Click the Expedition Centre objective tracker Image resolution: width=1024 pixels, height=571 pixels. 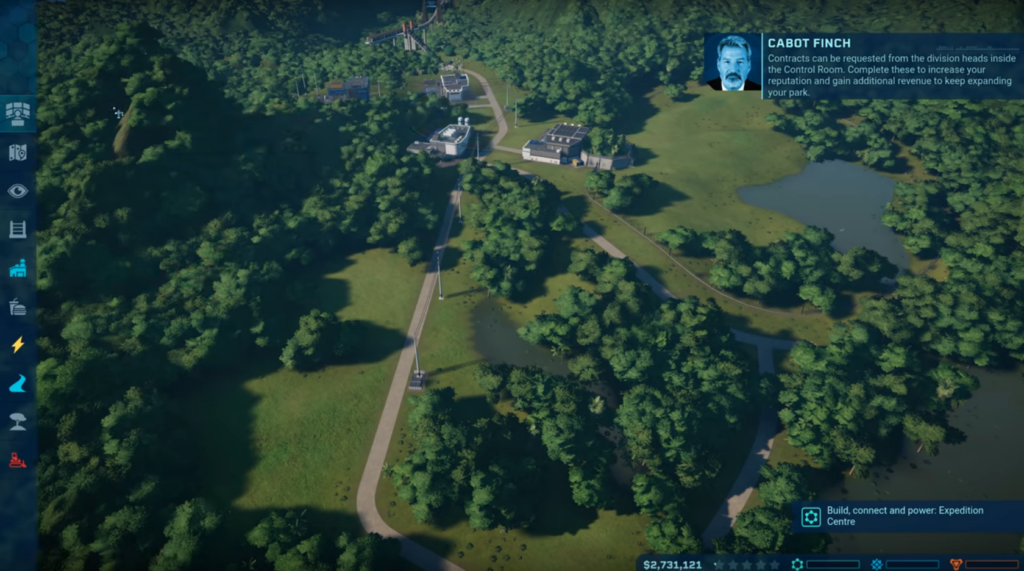905,516
